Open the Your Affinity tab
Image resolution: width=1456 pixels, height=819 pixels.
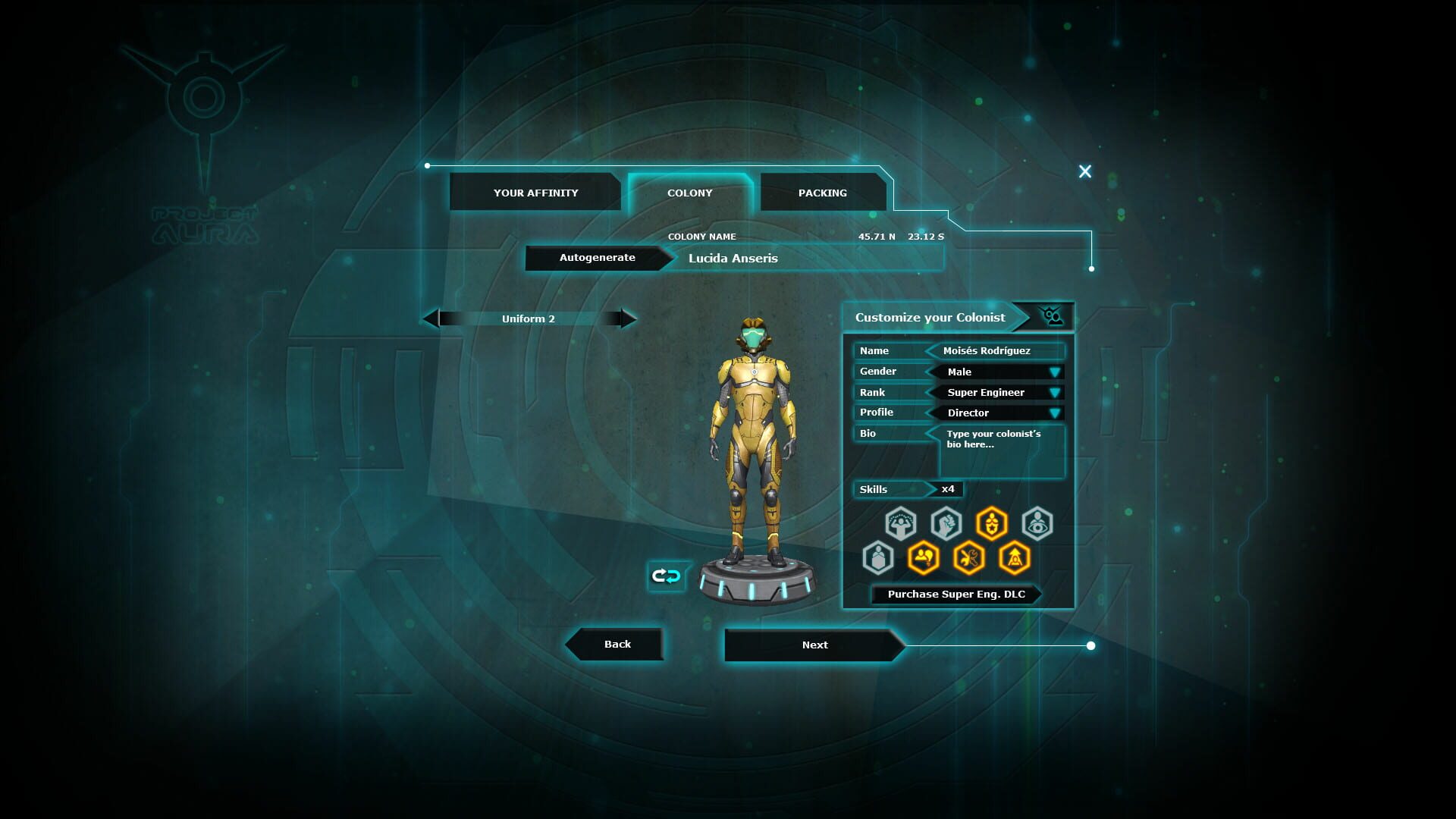535,193
